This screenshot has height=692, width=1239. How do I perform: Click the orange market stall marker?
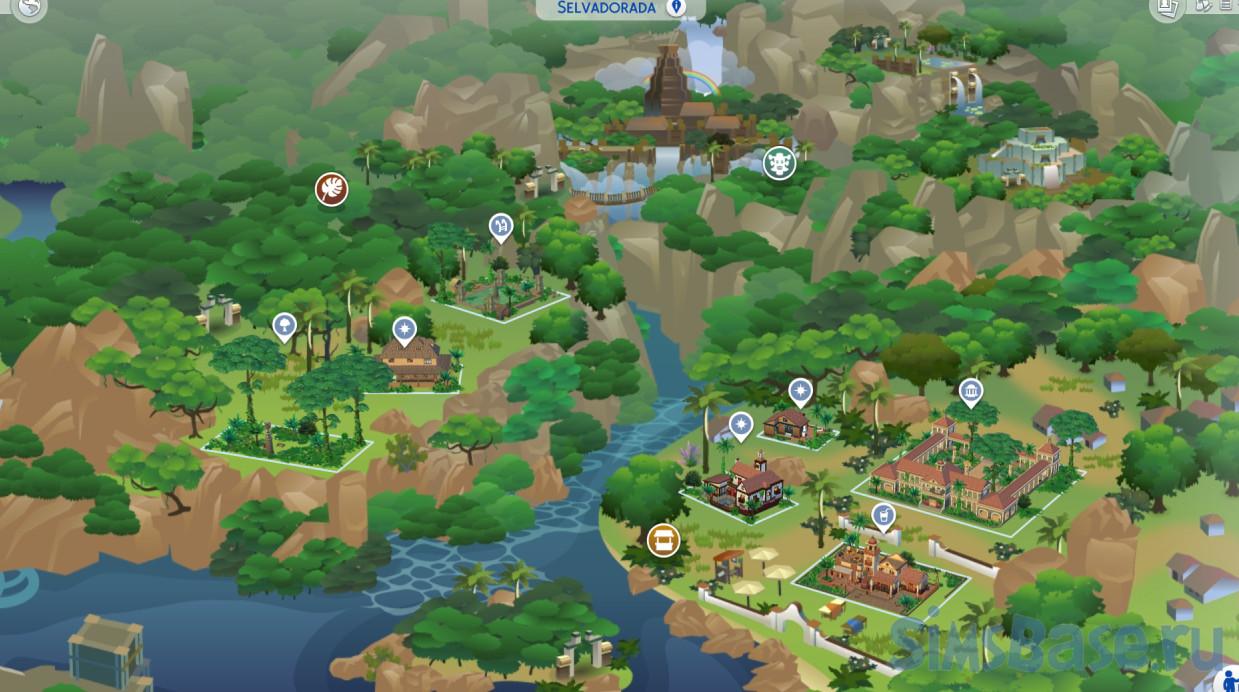click(x=663, y=540)
